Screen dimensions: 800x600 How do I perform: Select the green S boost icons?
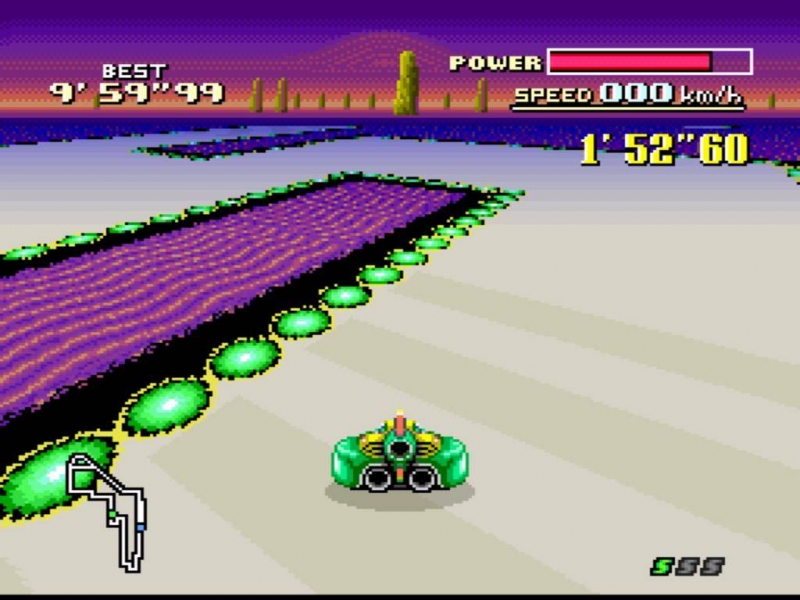point(687,567)
